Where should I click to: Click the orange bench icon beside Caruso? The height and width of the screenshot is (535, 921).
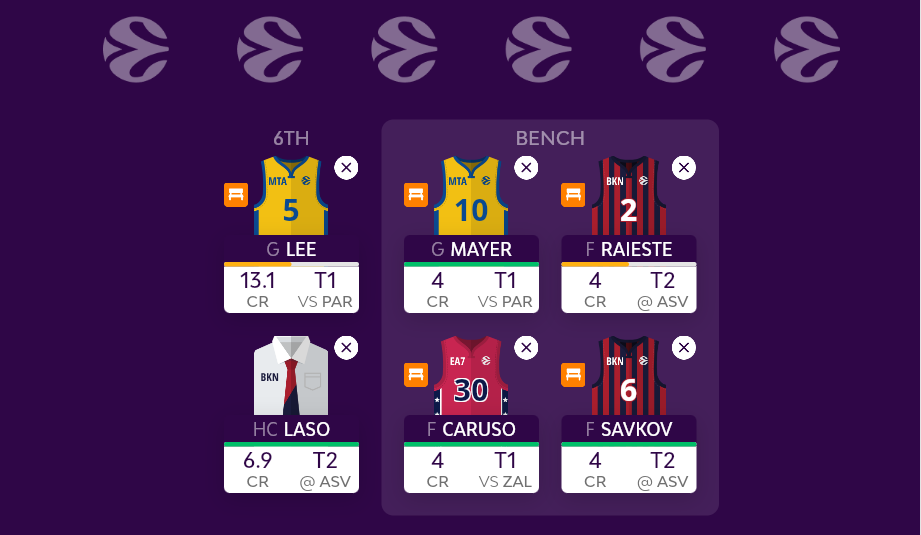(x=416, y=375)
